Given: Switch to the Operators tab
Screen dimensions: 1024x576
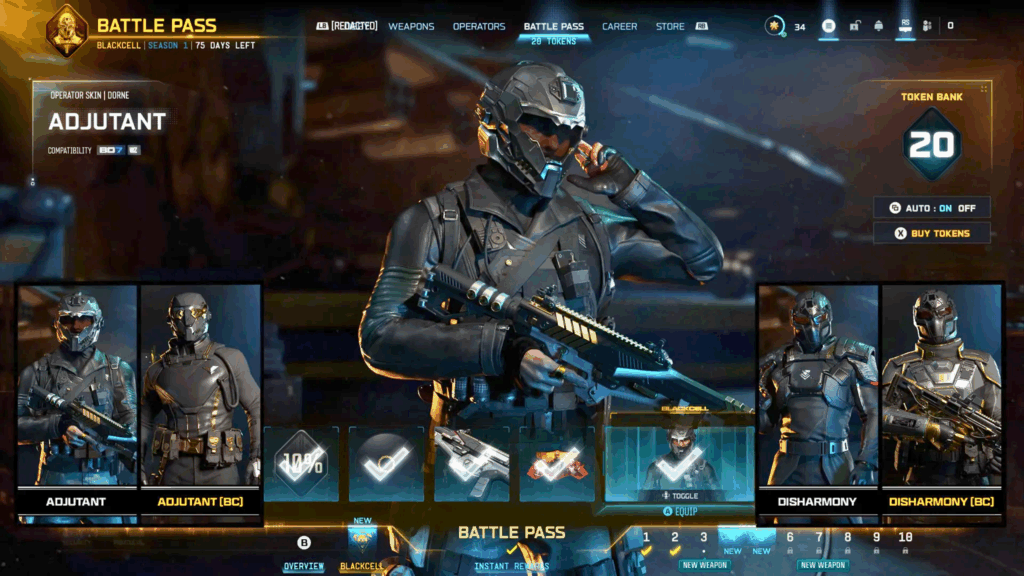Looking at the screenshot, I should pos(479,26).
